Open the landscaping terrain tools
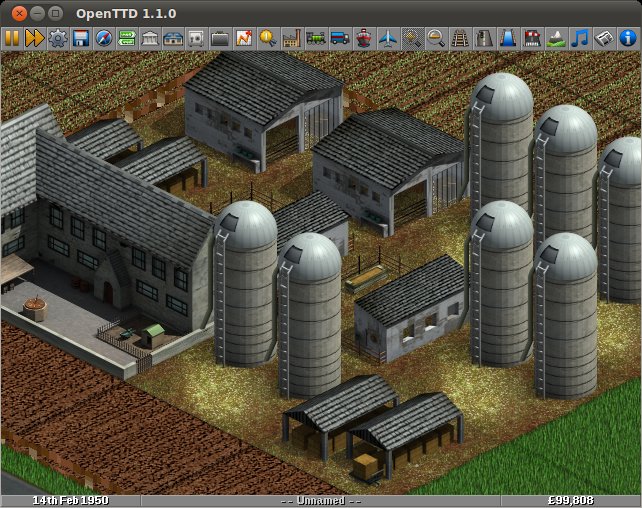Image resolution: width=642 pixels, height=508 pixels. click(557, 38)
